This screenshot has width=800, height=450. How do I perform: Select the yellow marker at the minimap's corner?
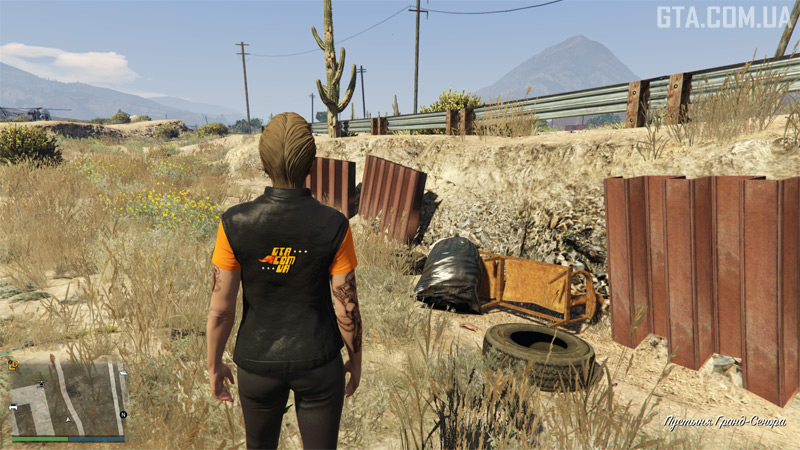(x=13, y=365)
